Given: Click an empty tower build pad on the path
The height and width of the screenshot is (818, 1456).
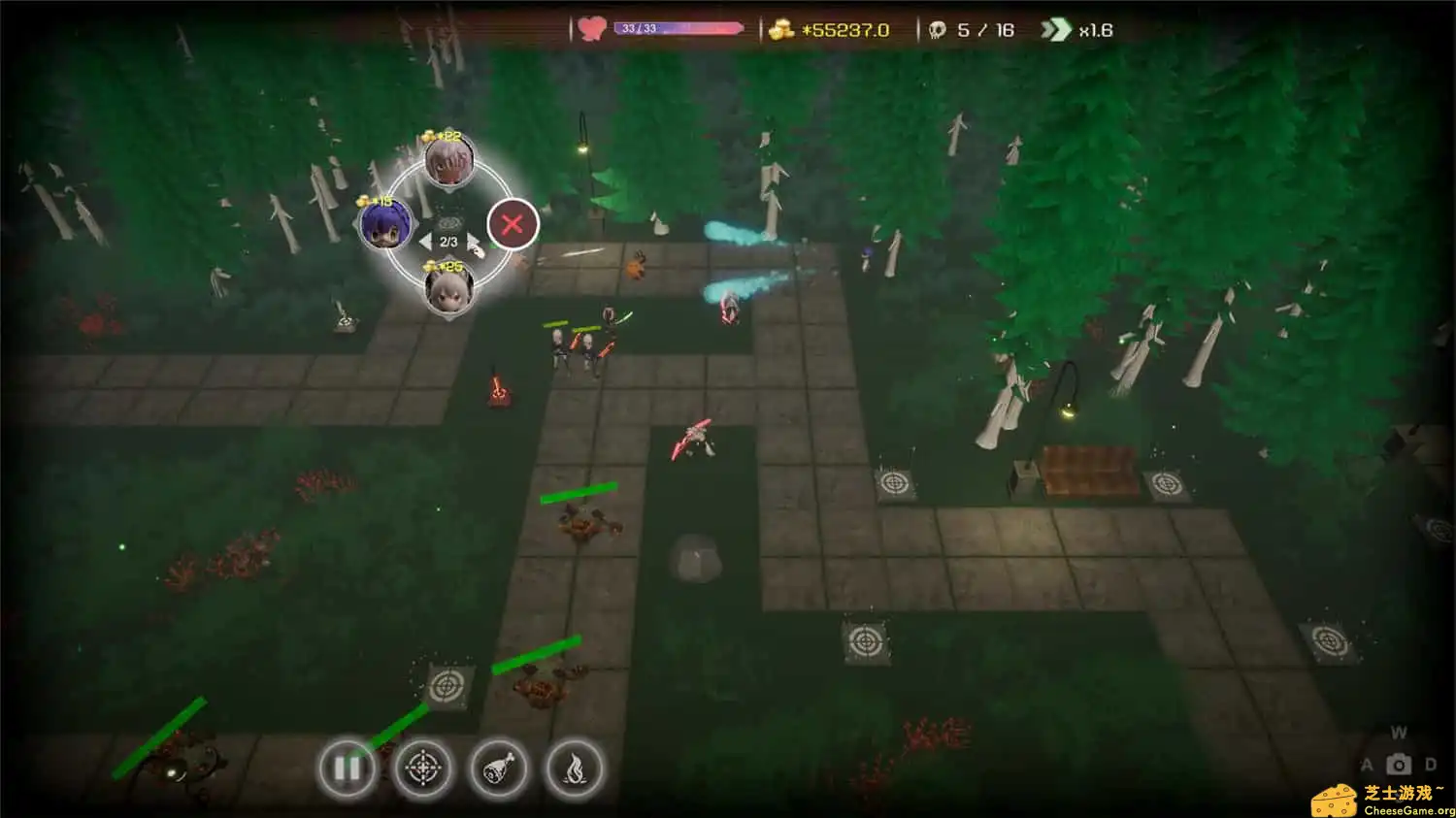Looking at the screenshot, I should (x=895, y=482).
